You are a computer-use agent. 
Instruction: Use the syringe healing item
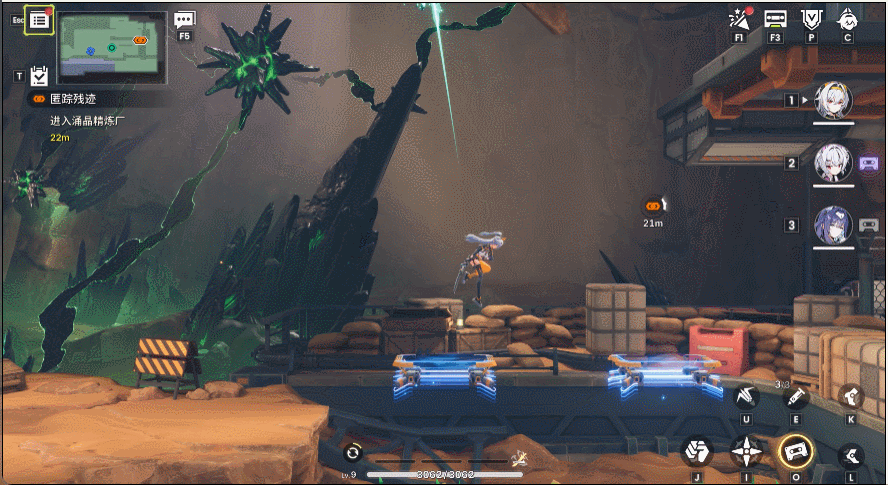pyautogui.click(x=796, y=396)
